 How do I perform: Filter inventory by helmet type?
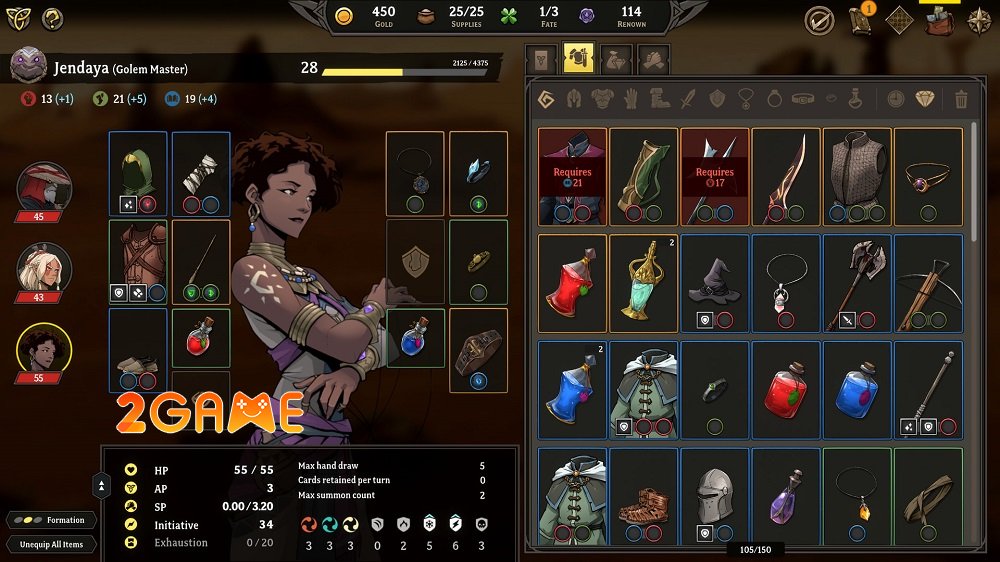click(x=575, y=99)
